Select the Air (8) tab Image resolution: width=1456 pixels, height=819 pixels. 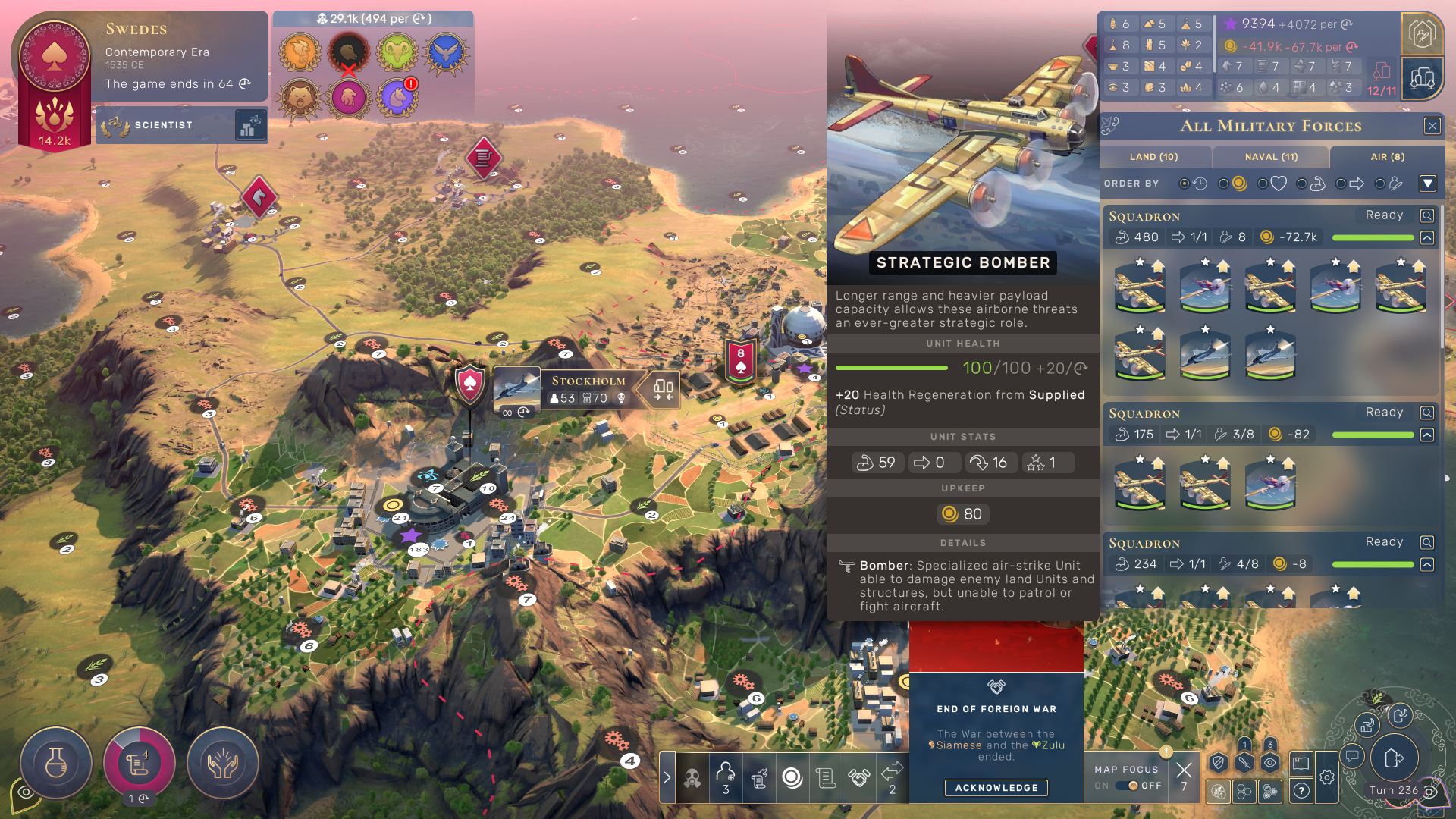1387,157
